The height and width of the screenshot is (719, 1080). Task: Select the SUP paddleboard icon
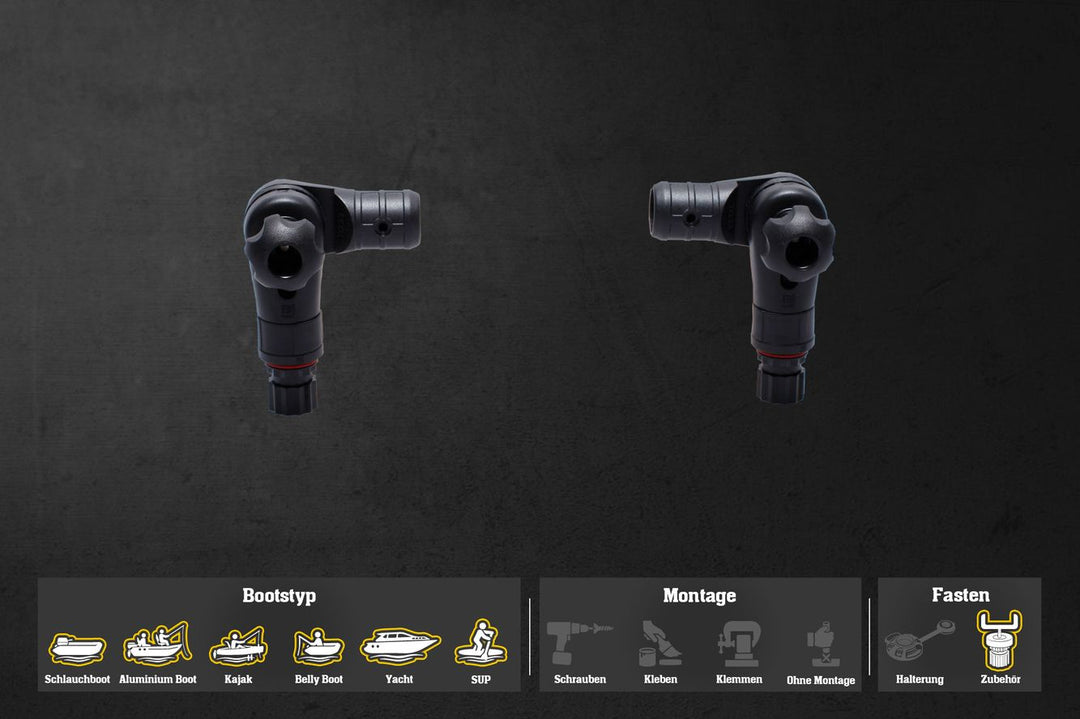pyautogui.click(x=481, y=643)
